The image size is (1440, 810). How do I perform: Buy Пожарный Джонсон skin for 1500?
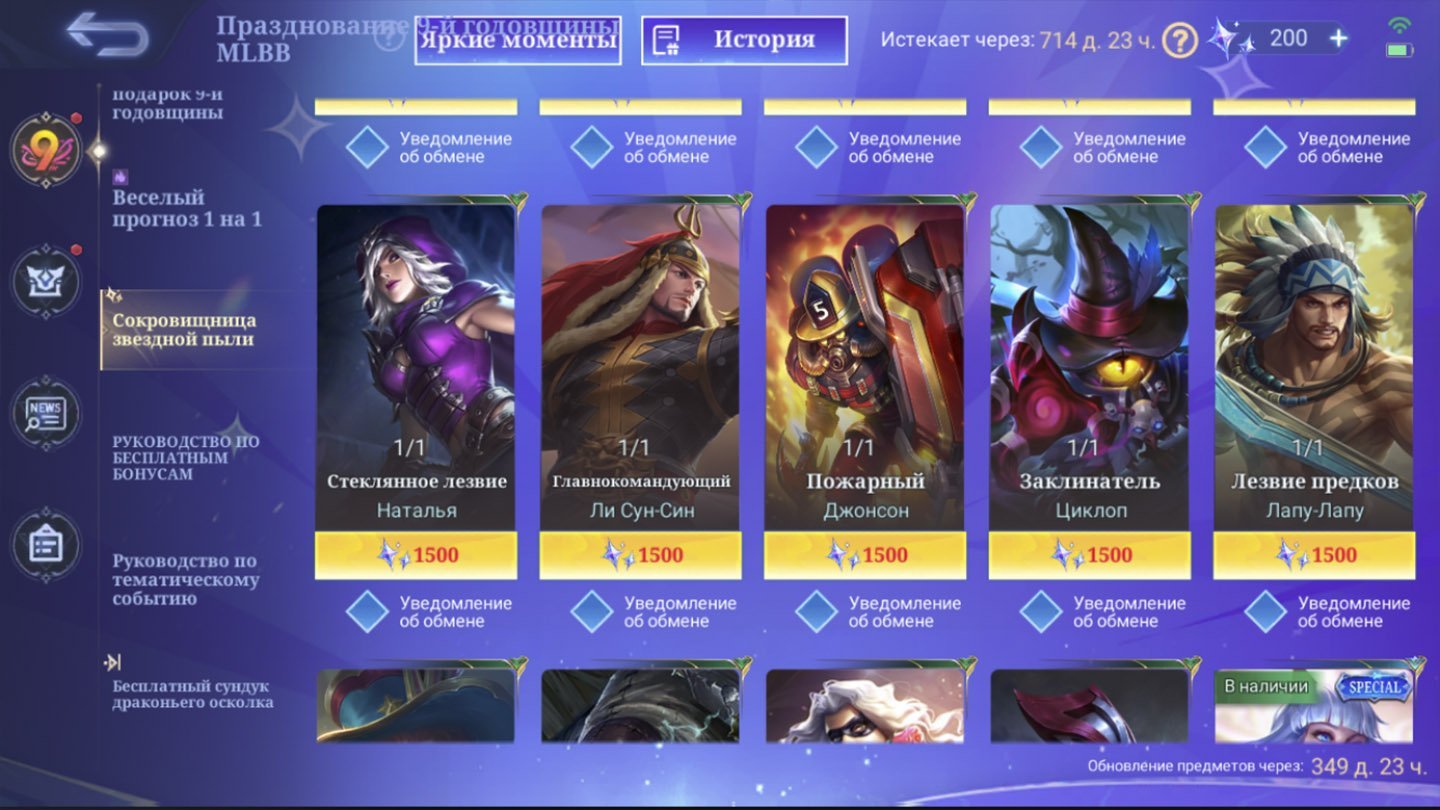865,555
